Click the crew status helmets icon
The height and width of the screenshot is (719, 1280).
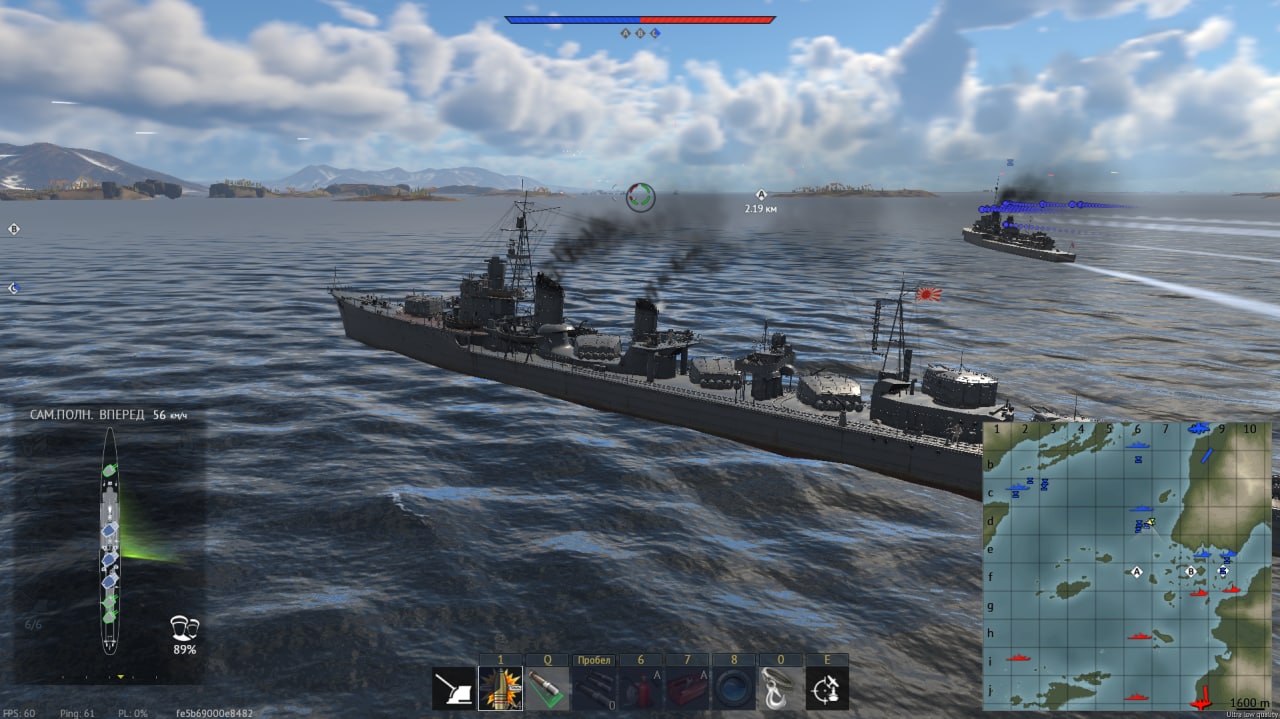(184, 628)
